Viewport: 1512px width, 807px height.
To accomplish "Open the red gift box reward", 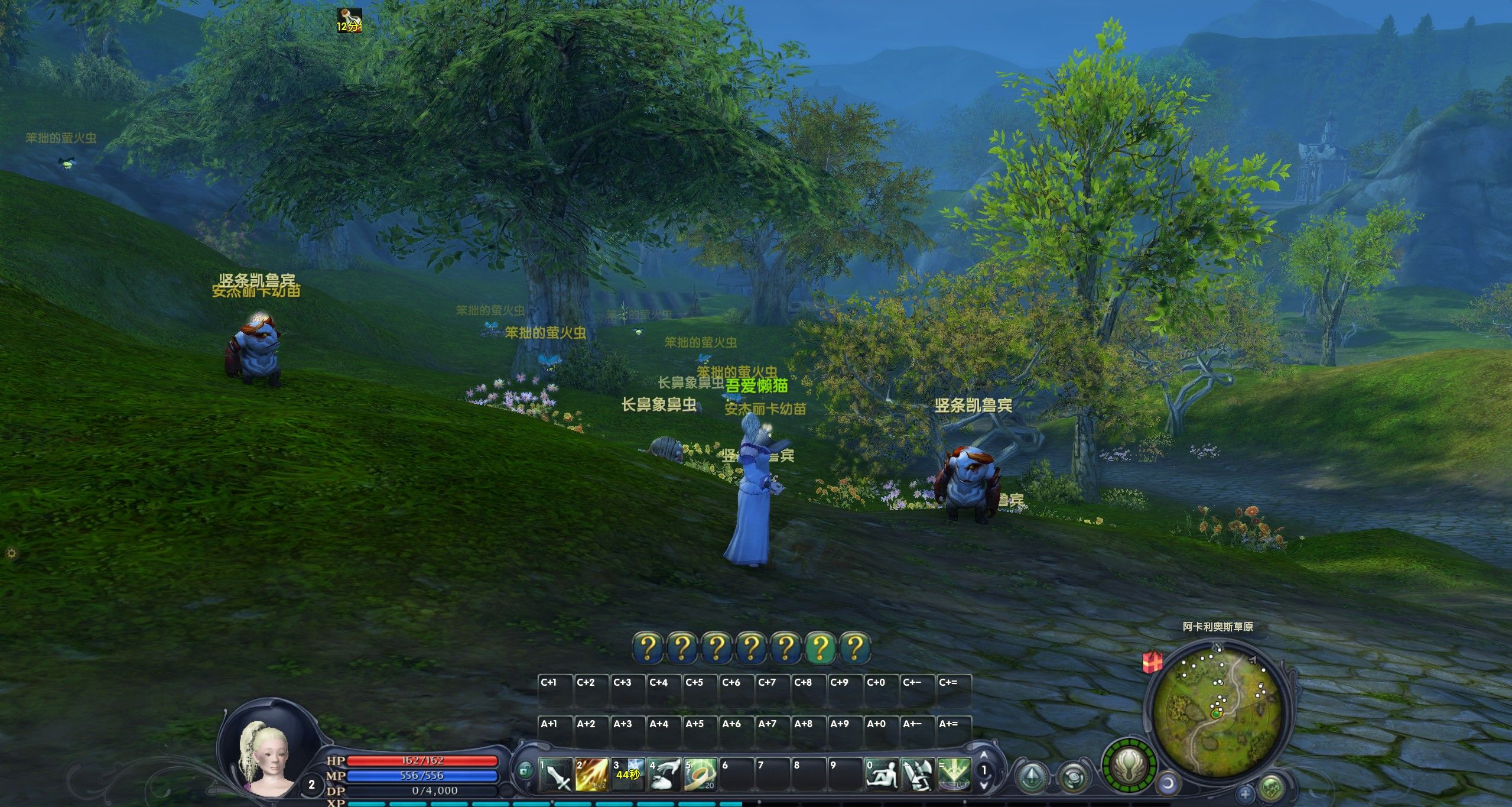I will pos(1152,663).
